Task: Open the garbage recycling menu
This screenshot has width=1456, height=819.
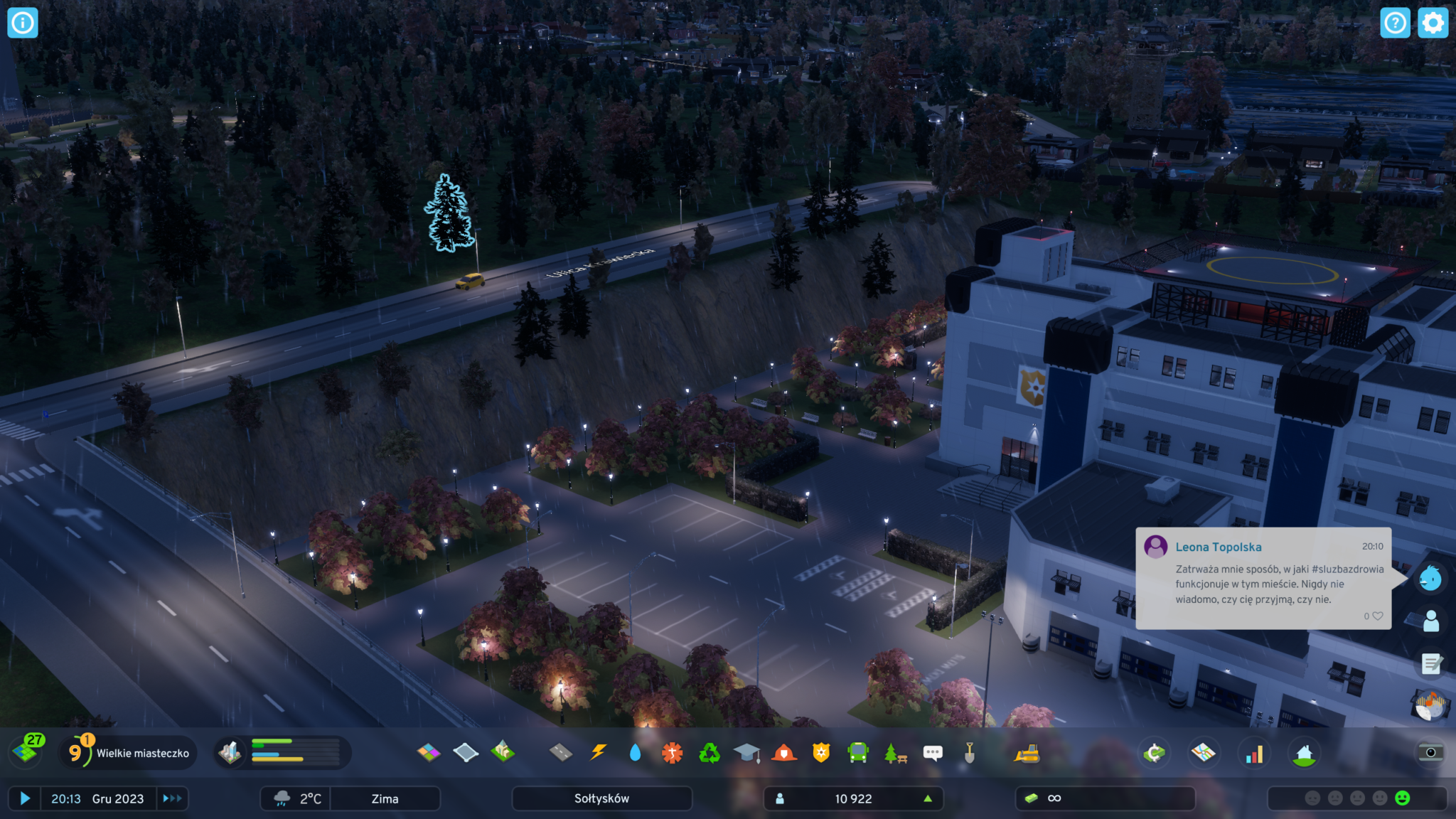Action: pyautogui.click(x=710, y=752)
